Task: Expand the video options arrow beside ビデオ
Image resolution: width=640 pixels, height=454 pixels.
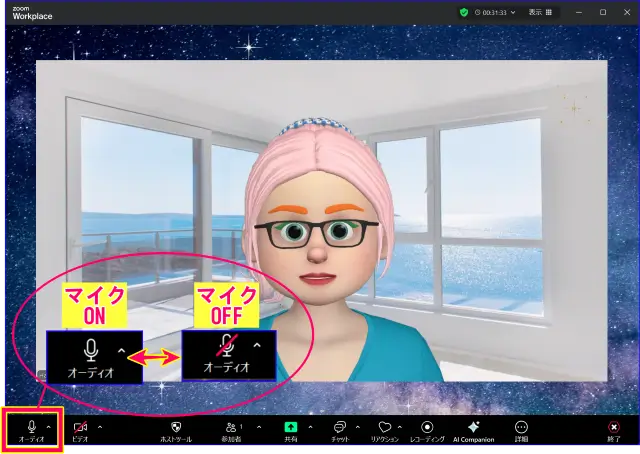Action: [99, 426]
